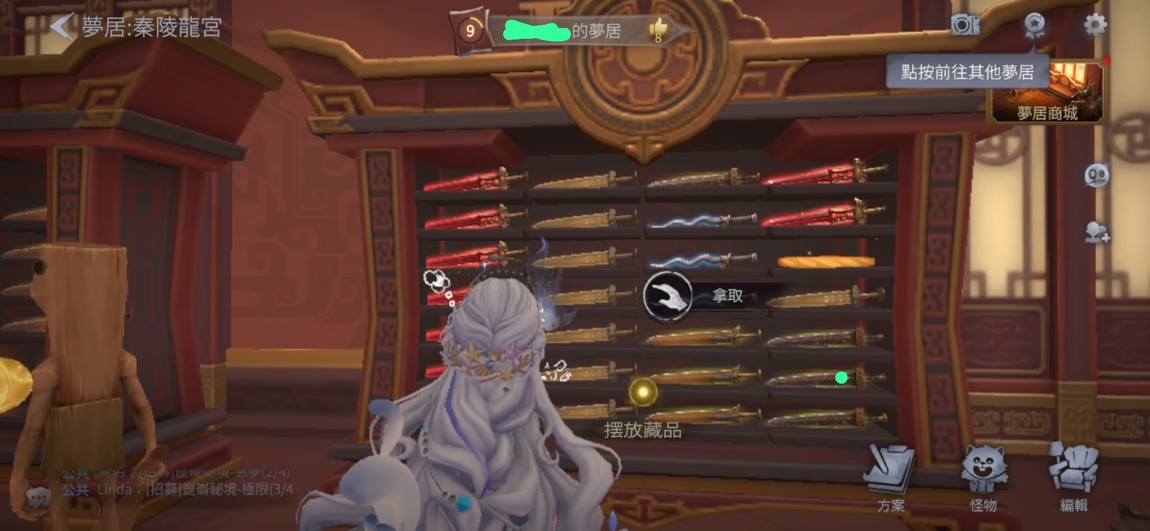The image size is (1150, 531).
Task: Open the chat via the speech bubble icon
Action: point(38,496)
